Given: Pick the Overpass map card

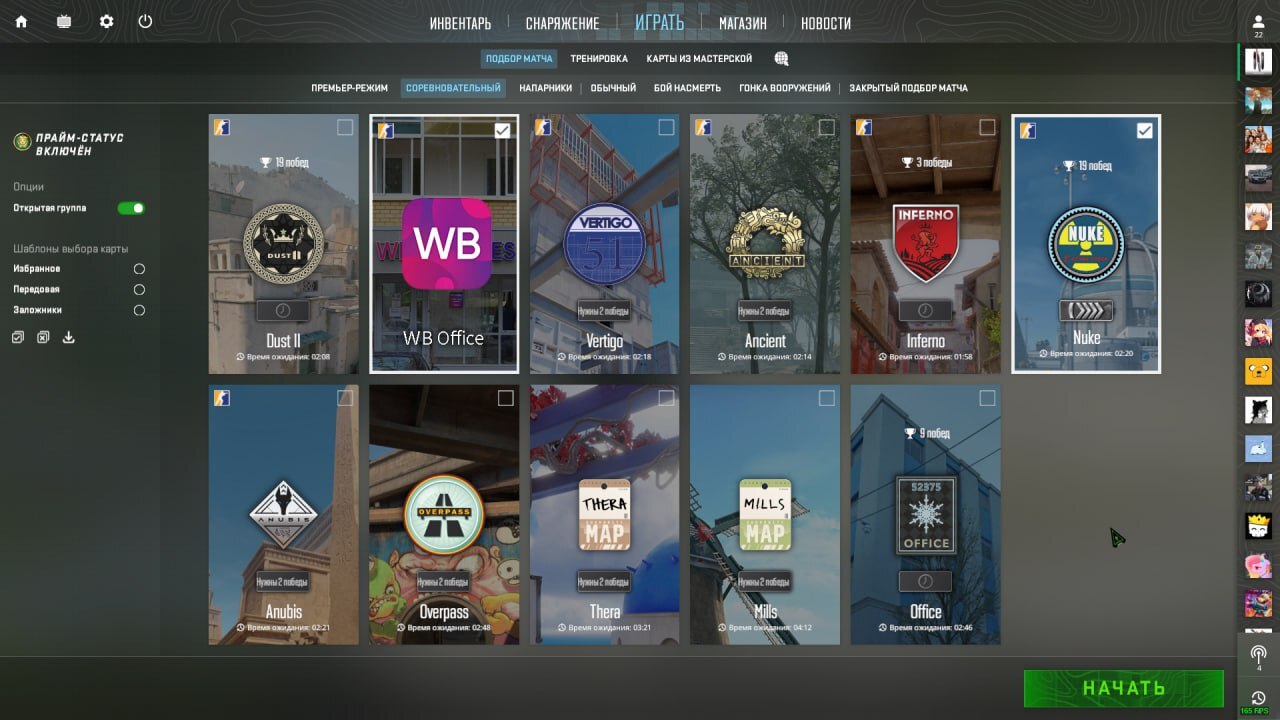Looking at the screenshot, I should [444, 515].
